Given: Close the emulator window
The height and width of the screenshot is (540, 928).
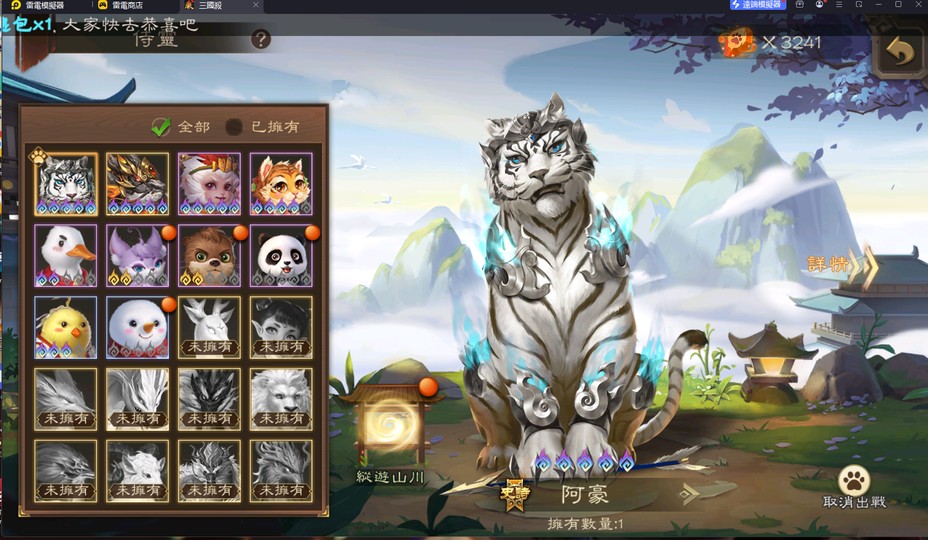Looking at the screenshot, I should [917, 5].
